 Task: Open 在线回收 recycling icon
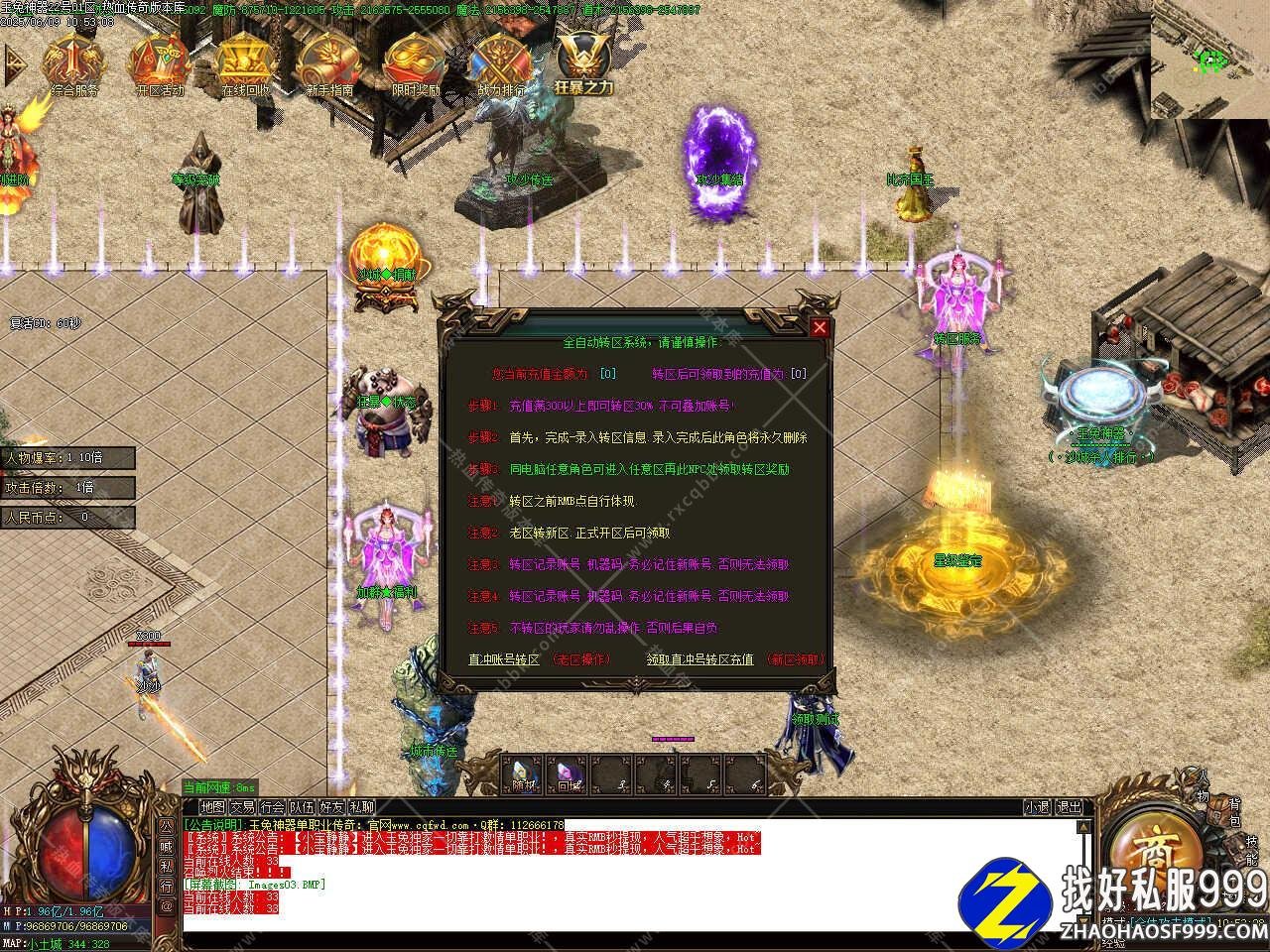[244, 64]
